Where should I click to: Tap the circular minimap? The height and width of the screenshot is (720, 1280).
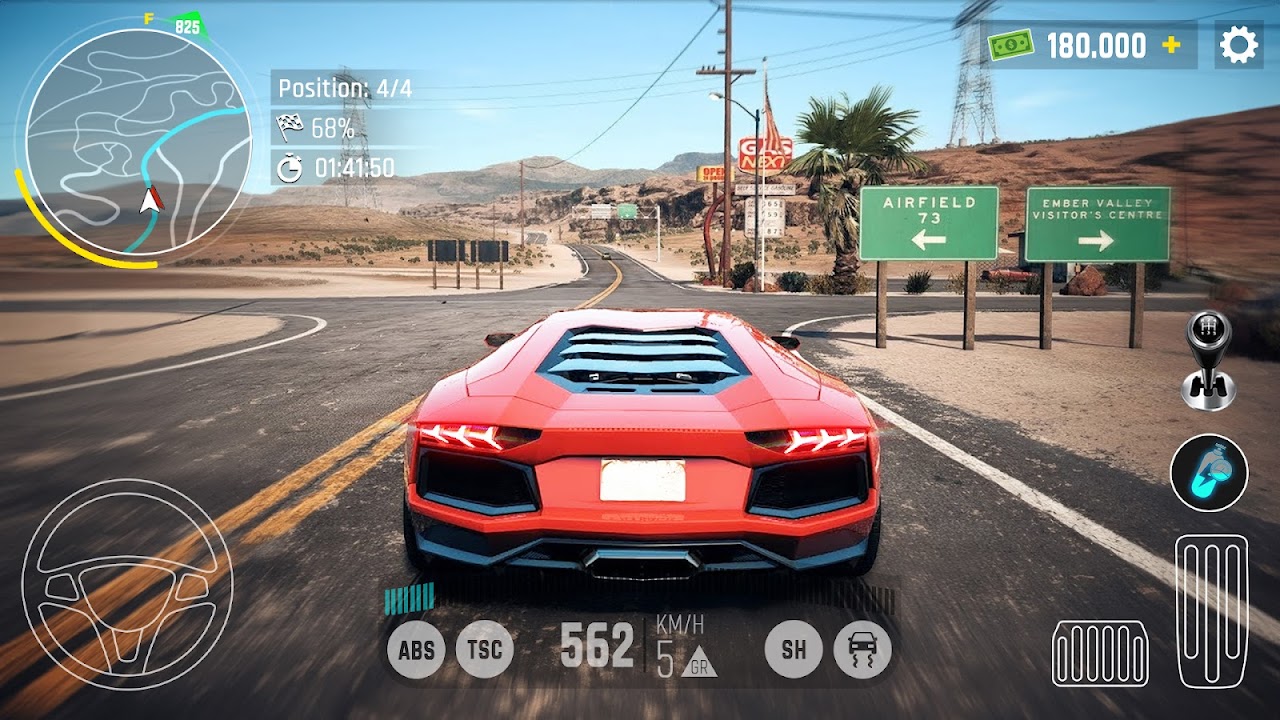[138, 142]
